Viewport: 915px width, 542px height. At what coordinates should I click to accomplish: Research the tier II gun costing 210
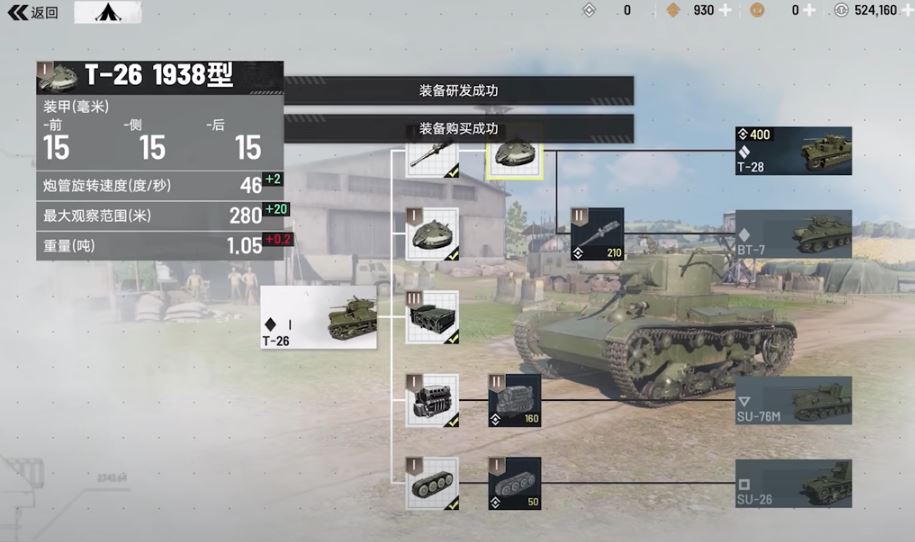[x=597, y=234]
